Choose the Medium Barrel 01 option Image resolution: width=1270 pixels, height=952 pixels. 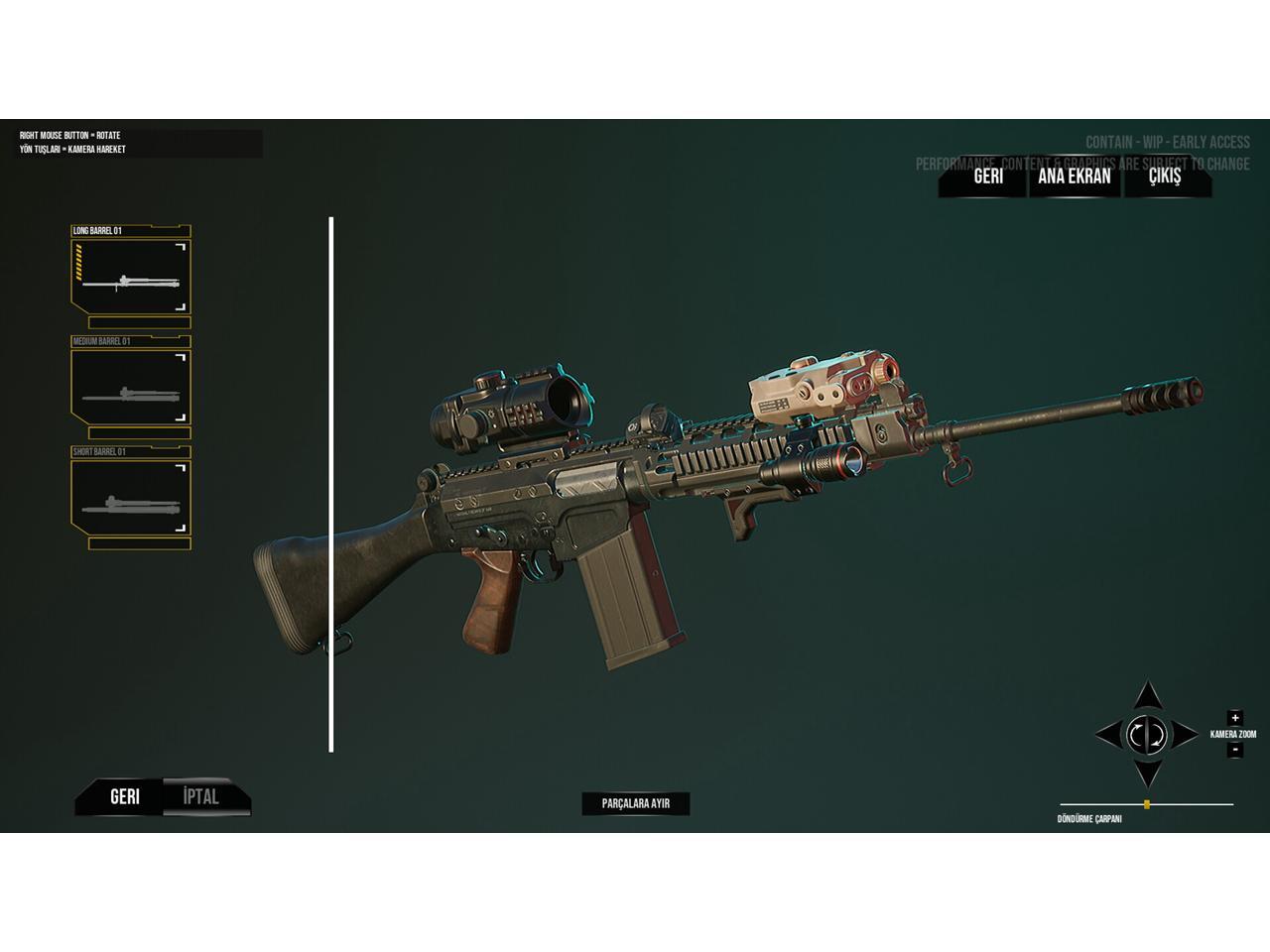pos(130,387)
